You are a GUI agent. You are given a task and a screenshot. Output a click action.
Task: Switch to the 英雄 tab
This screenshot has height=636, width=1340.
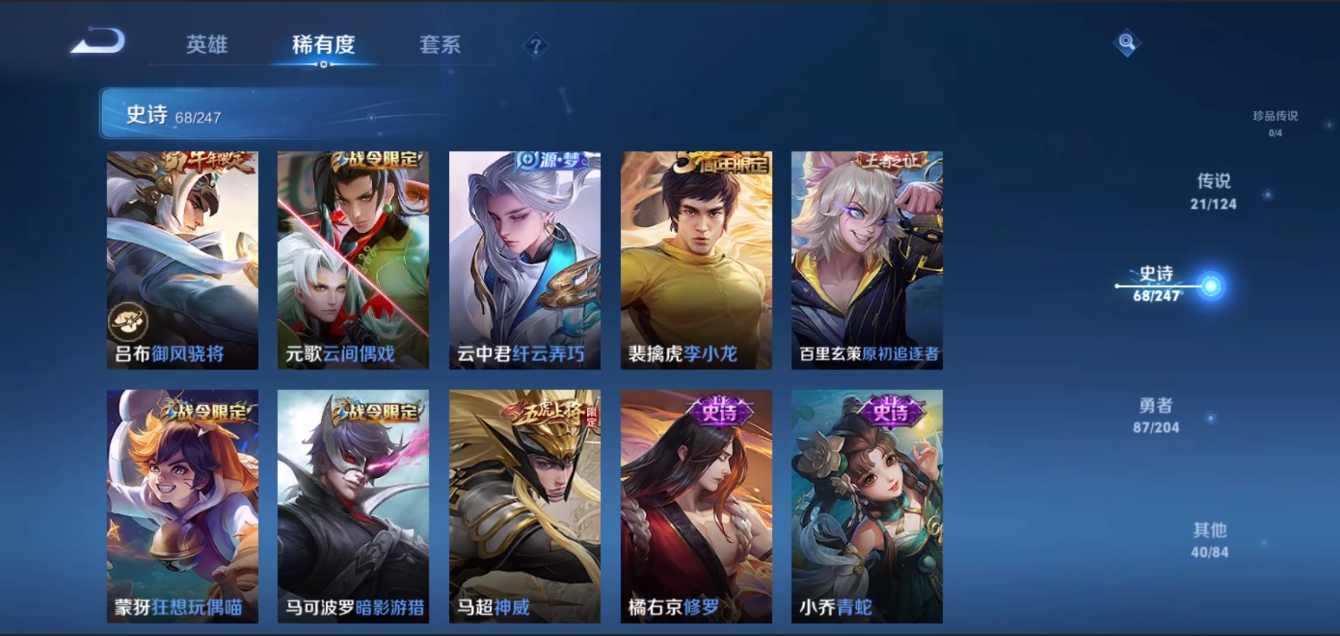click(207, 45)
